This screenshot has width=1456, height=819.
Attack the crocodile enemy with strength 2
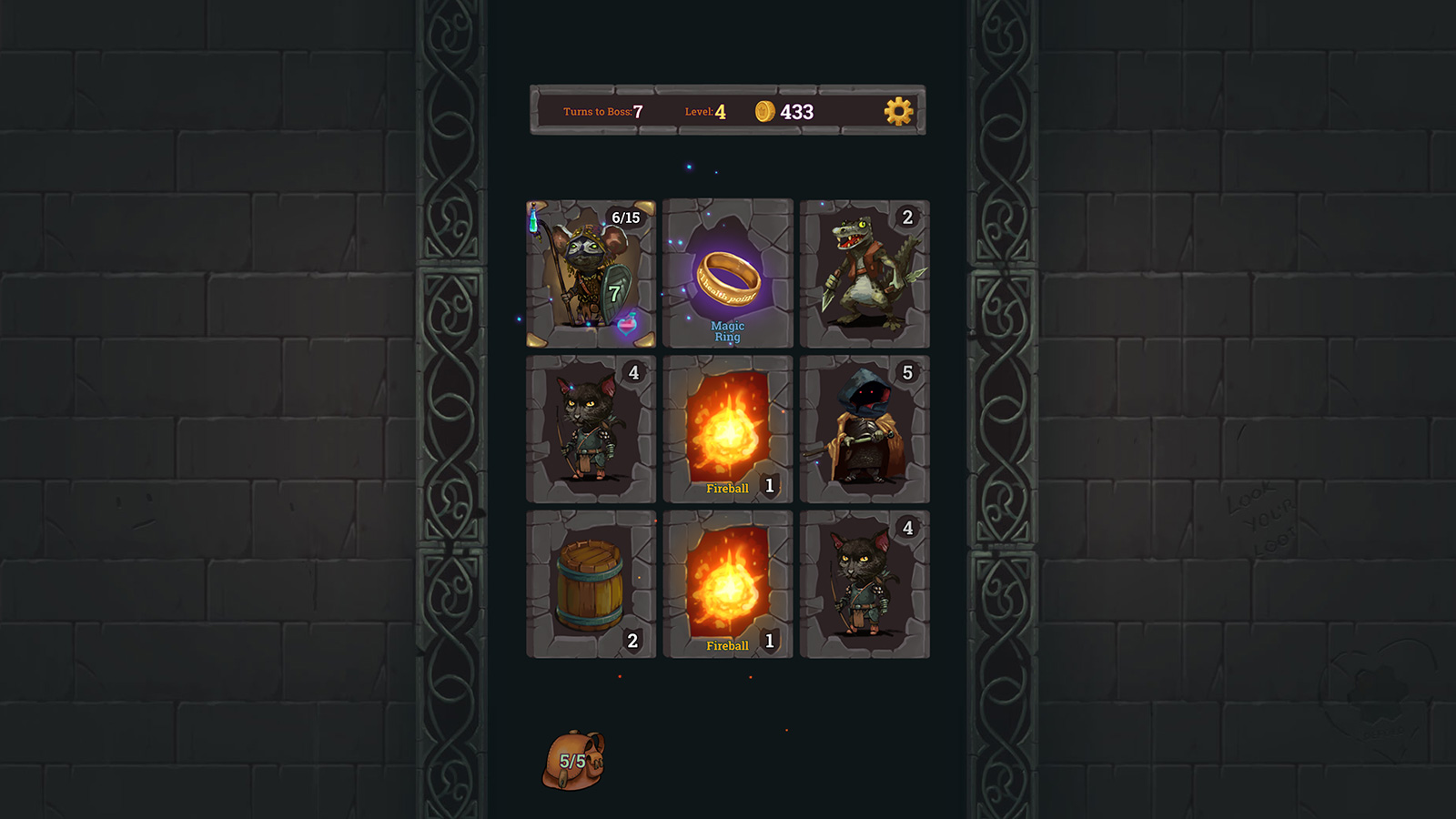(864, 273)
